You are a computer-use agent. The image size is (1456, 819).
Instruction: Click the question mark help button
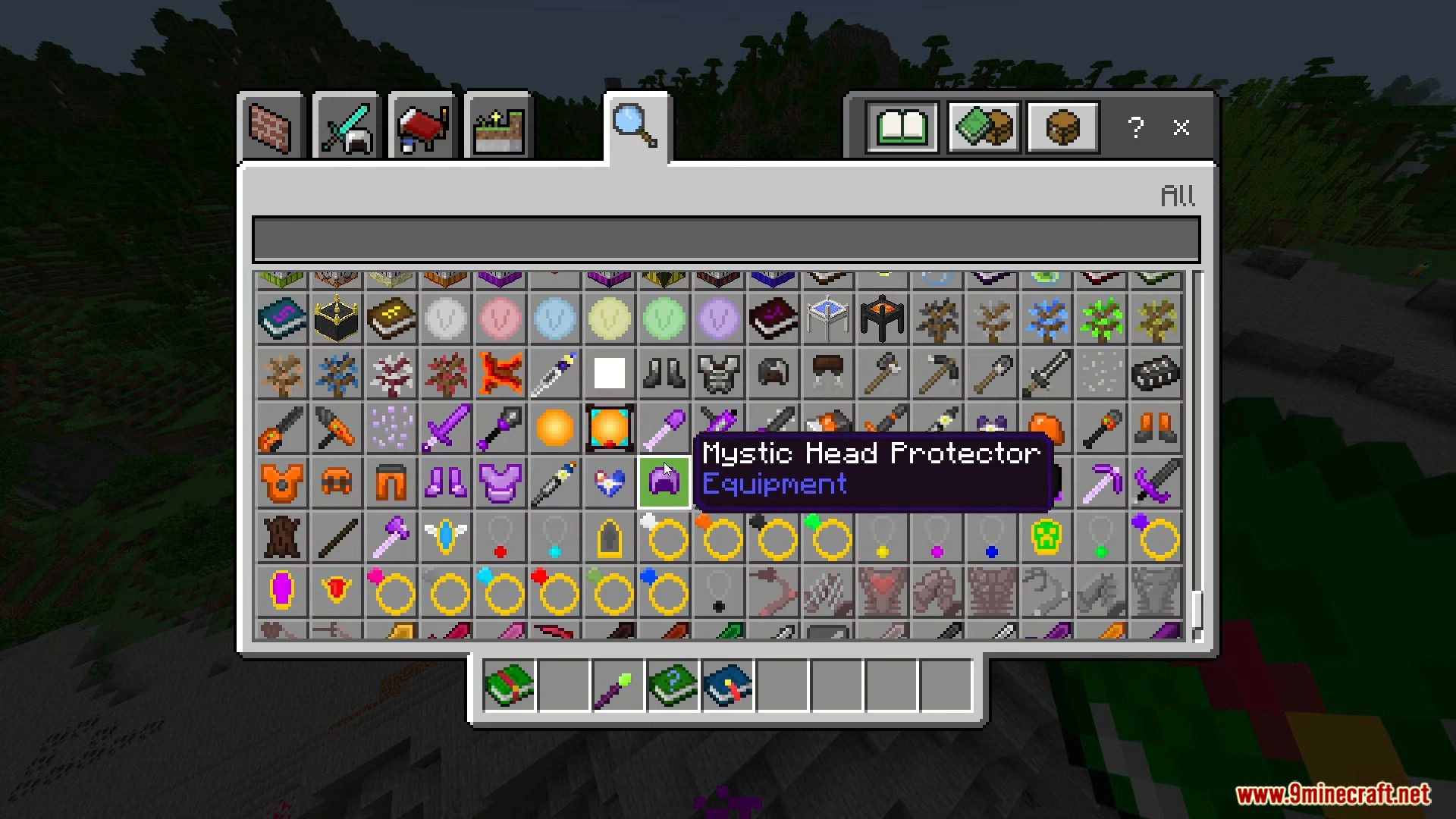(1135, 127)
